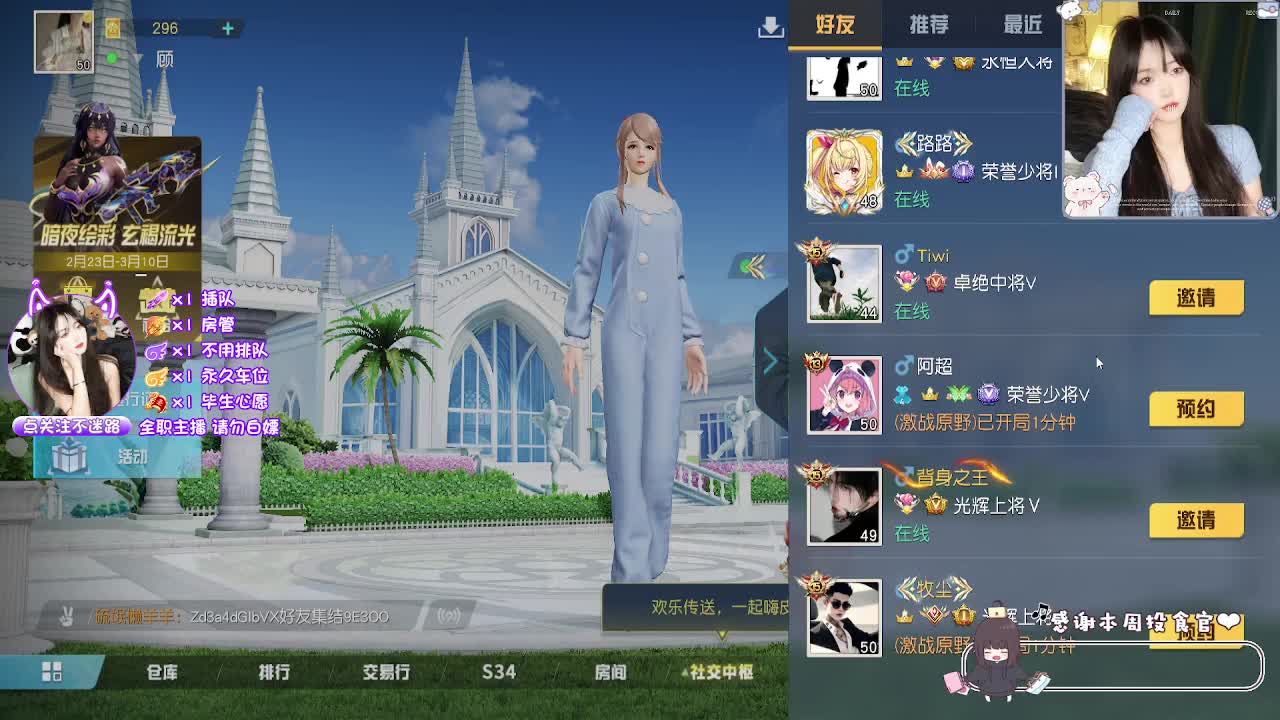Image resolution: width=1280 pixels, height=720 pixels.
Task: Click the peace hand icon beside the chat message
Action: click(63, 618)
